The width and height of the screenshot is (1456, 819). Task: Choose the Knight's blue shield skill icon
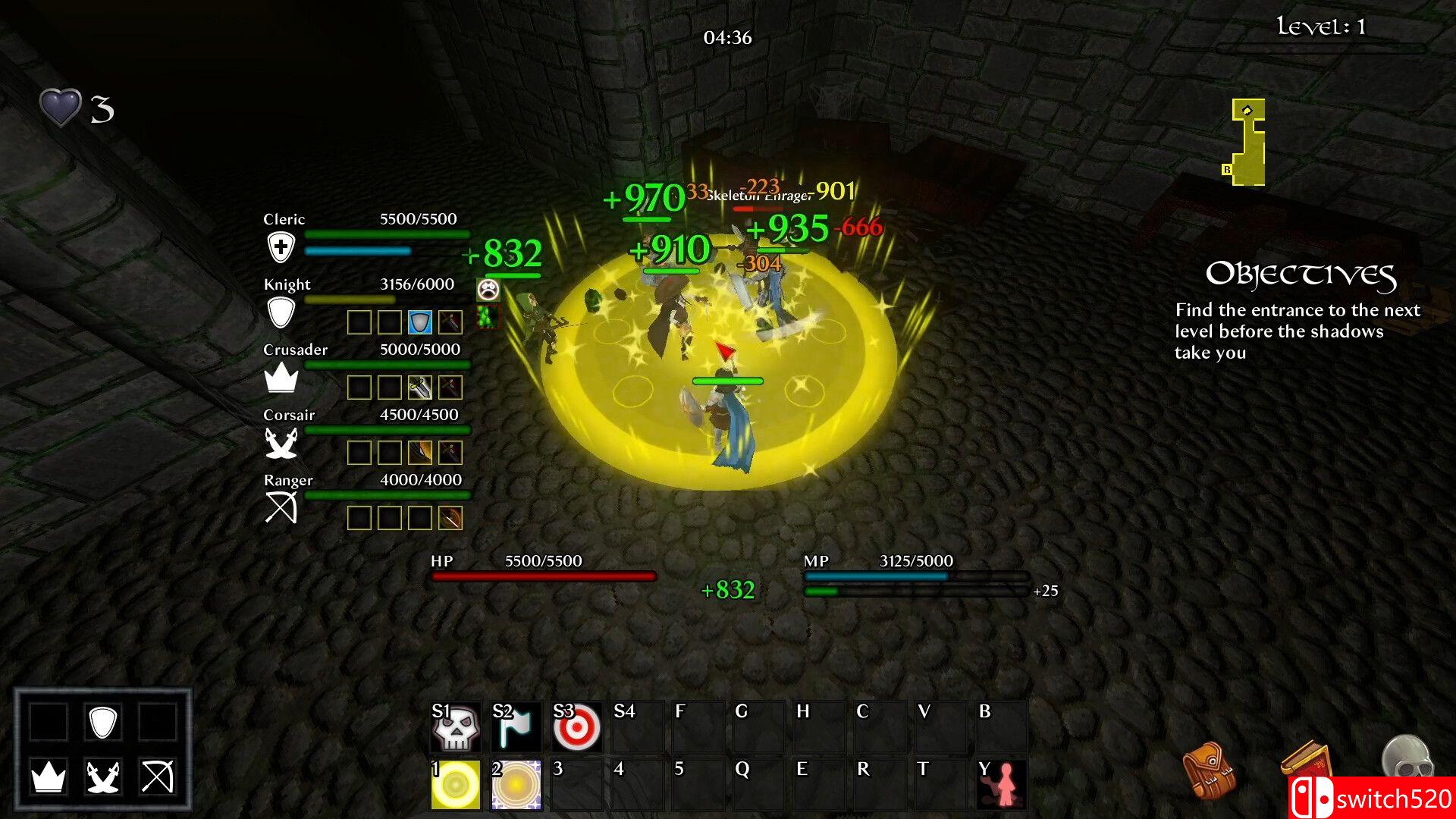point(420,322)
